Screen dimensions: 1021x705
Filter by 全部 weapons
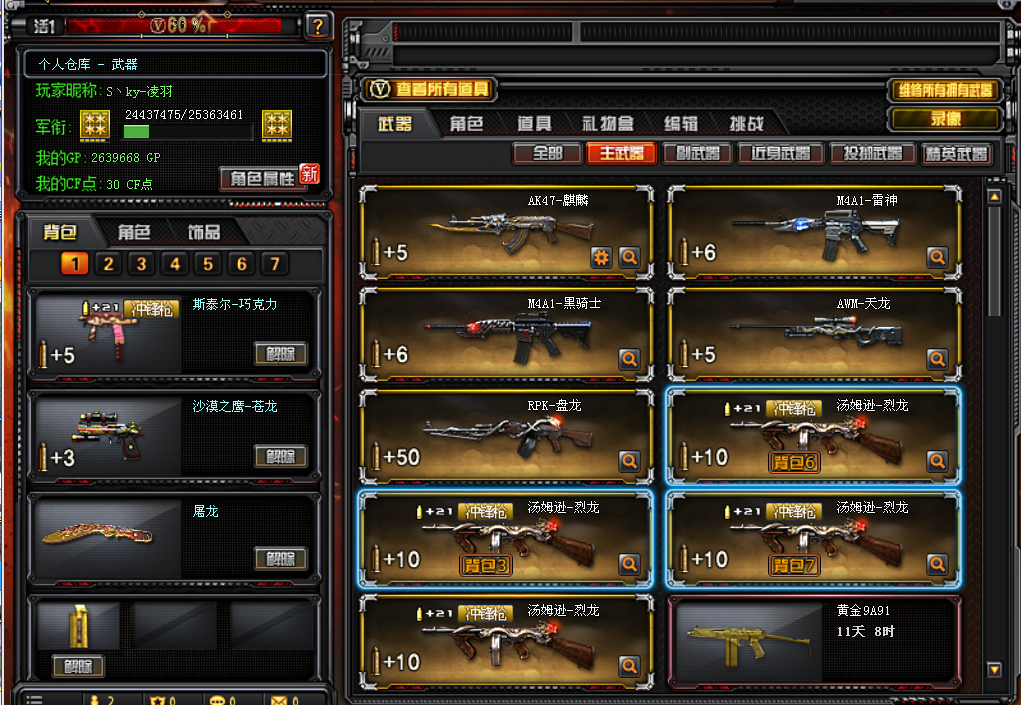coord(547,154)
